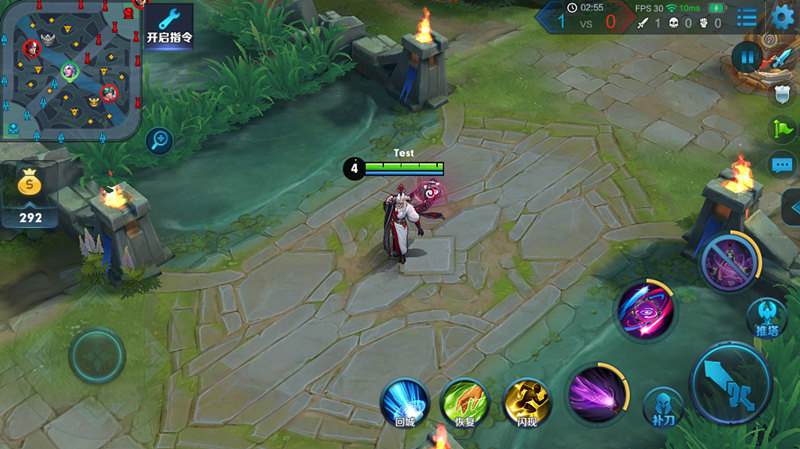Activate the 回城 recall skill

click(x=405, y=401)
